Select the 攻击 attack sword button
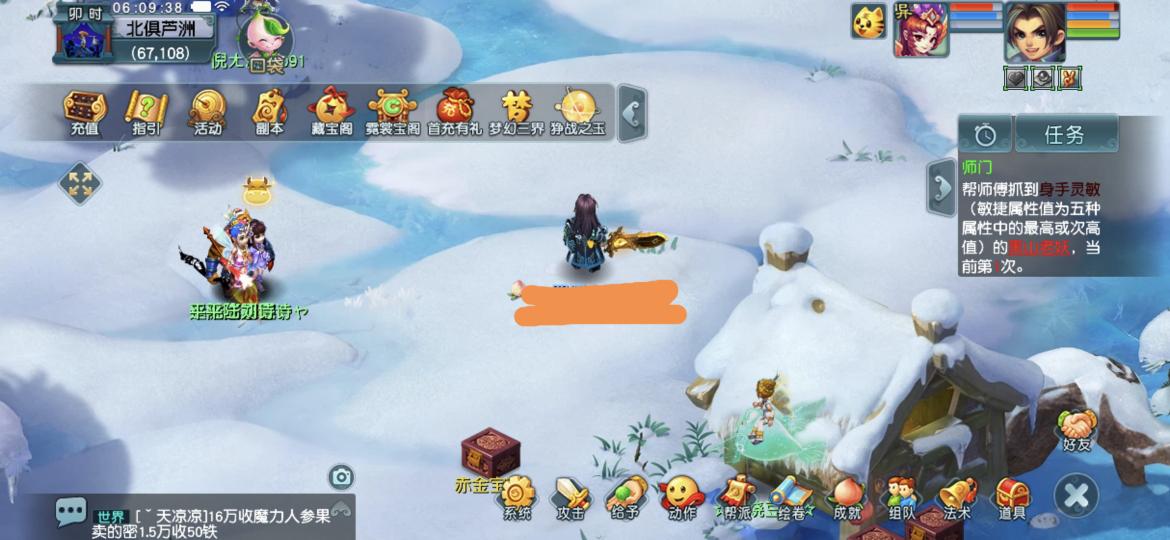Screen dimensions: 1170x540 tap(571, 496)
